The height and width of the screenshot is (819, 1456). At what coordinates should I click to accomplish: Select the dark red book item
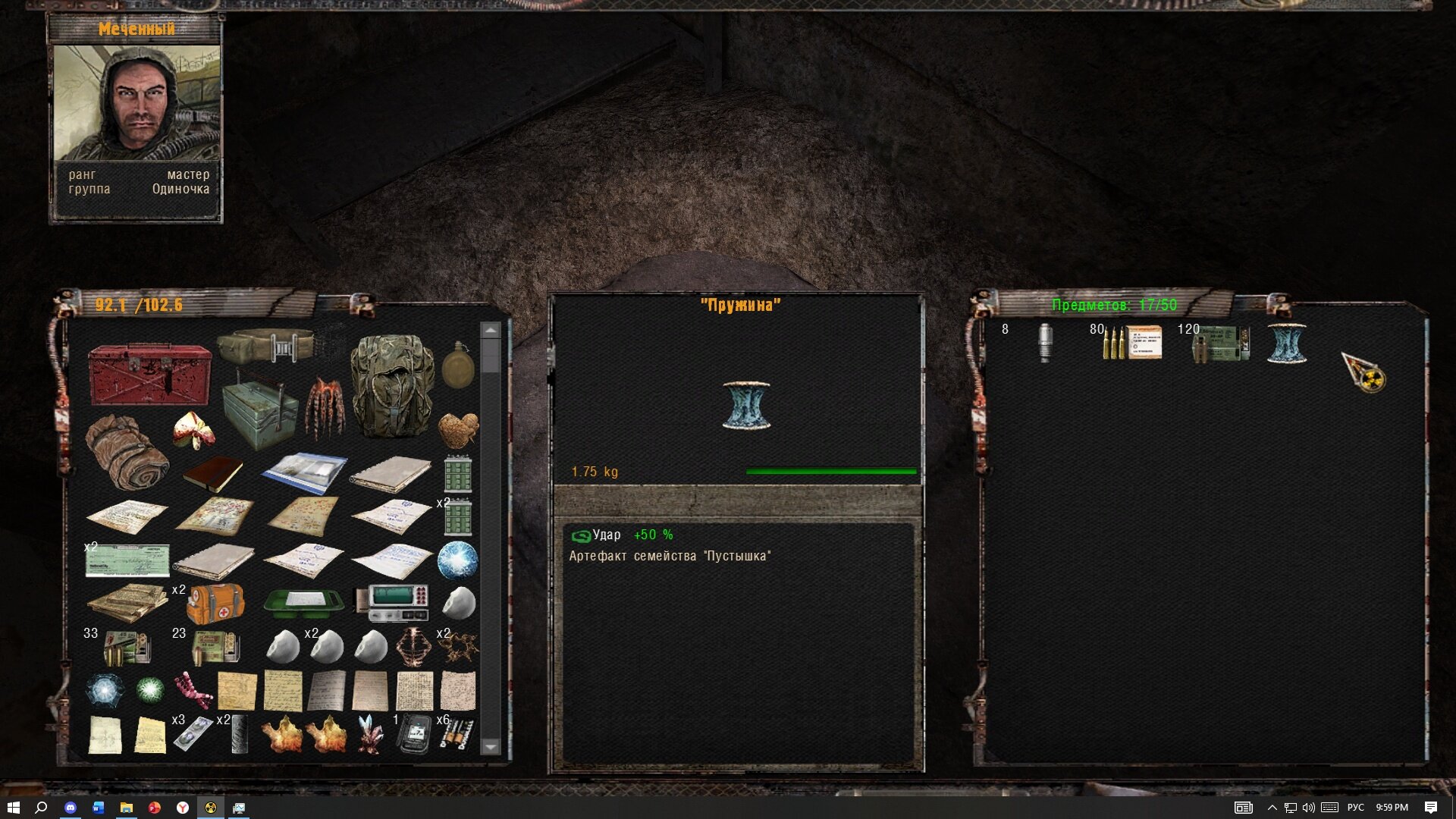(x=212, y=474)
